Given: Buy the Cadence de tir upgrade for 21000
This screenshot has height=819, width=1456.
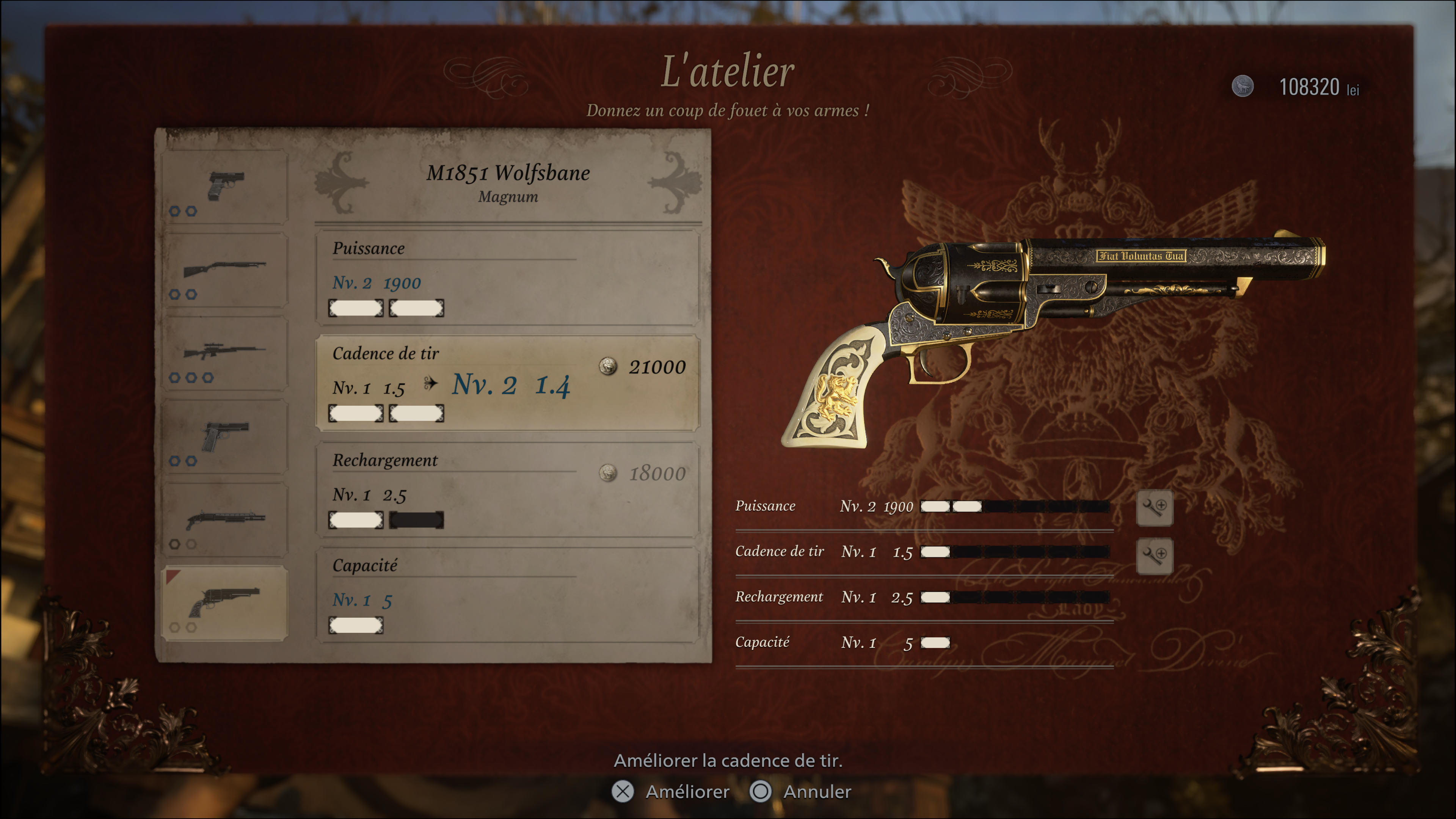Looking at the screenshot, I should pyautogui.click(x=507, y=383).
